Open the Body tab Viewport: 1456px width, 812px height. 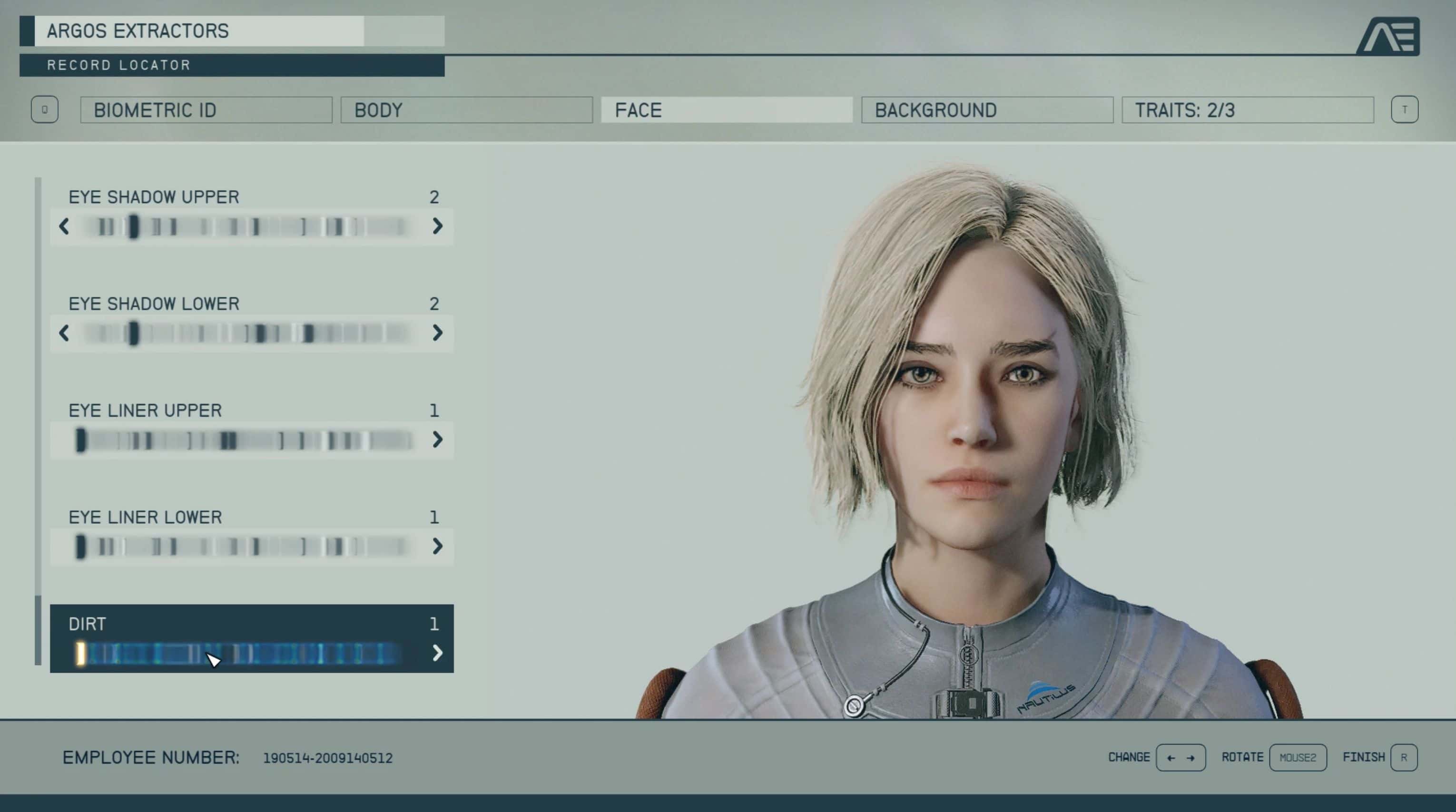tap(466, 109)
